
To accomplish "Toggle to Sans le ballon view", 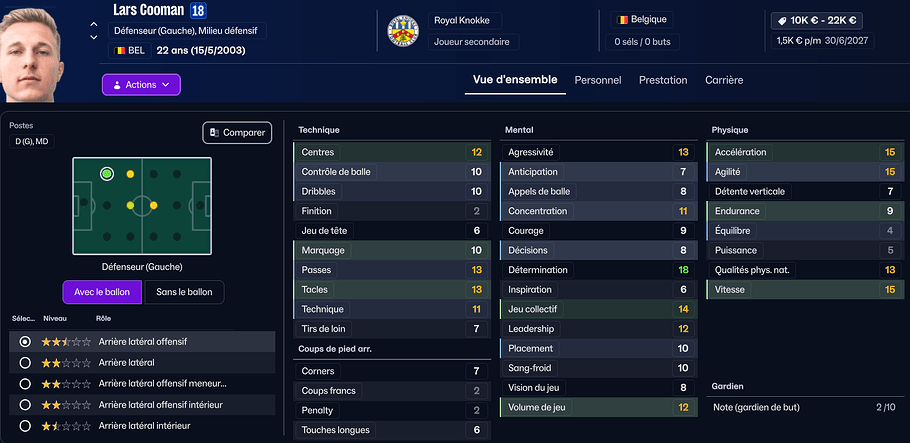I will coord(184,292).
